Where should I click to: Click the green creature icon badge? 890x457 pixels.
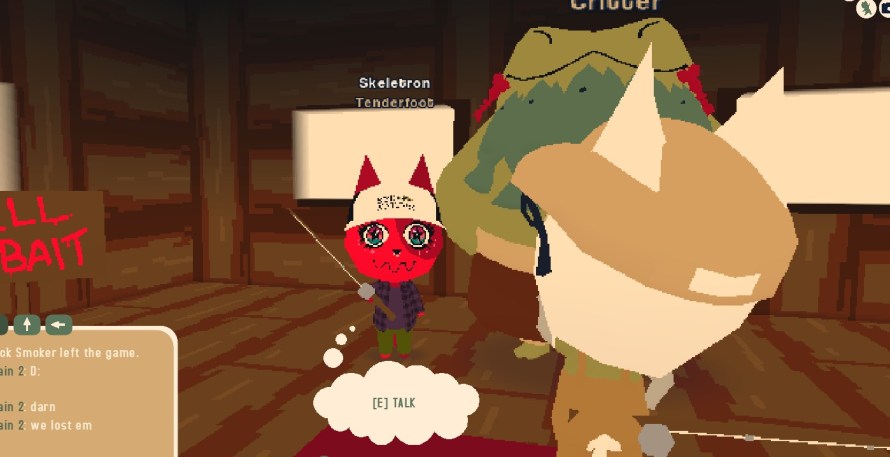(865, 8)
